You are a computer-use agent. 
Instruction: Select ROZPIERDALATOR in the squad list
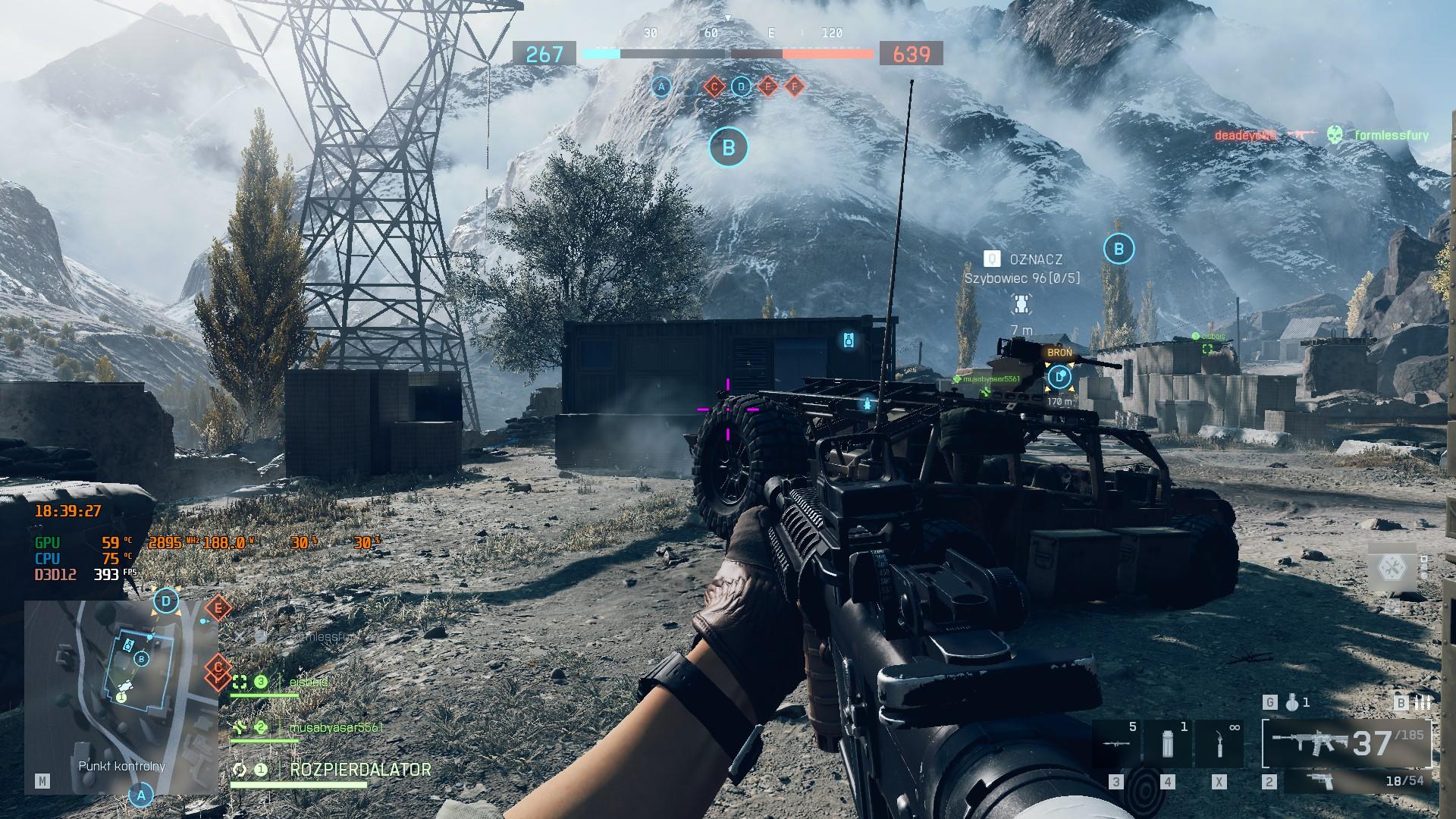pyautogui.click(x=360, y=769)
